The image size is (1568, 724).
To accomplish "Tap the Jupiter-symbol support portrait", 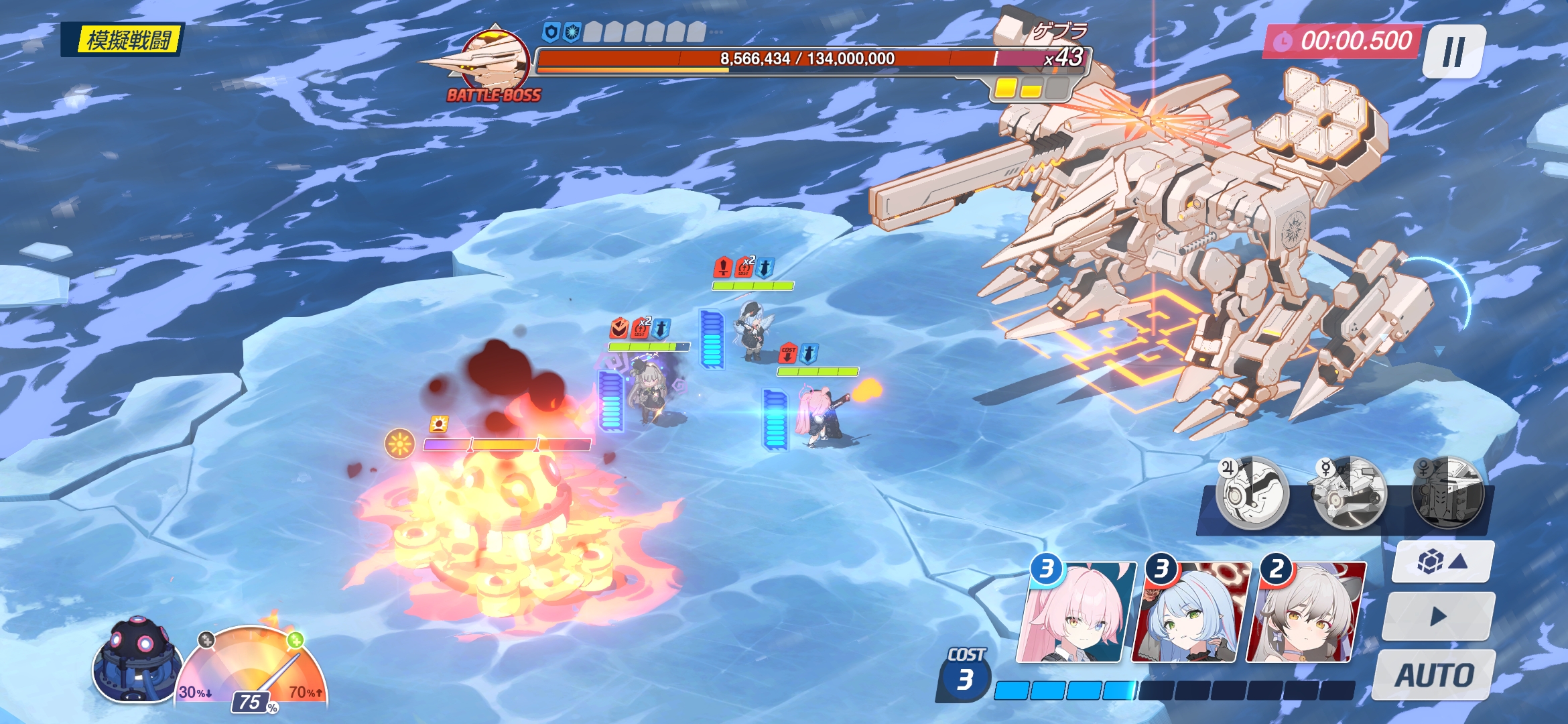I will point(1252,493).
